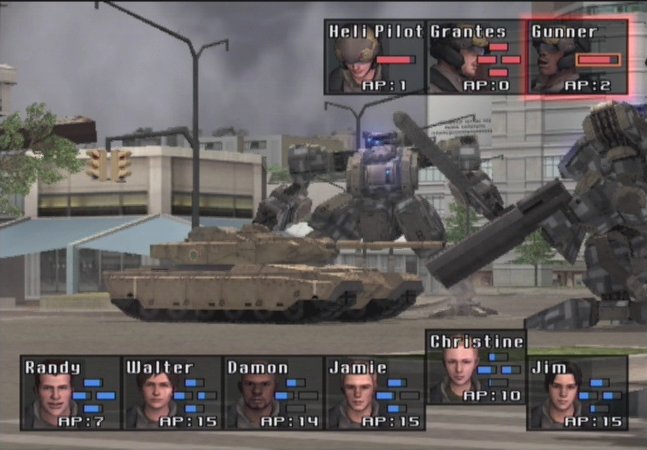Image resolution: width=647 pixels, height=450 pixels.
Task: Select Jim's squad portrait panel
Action: click(x=578, y=393)
